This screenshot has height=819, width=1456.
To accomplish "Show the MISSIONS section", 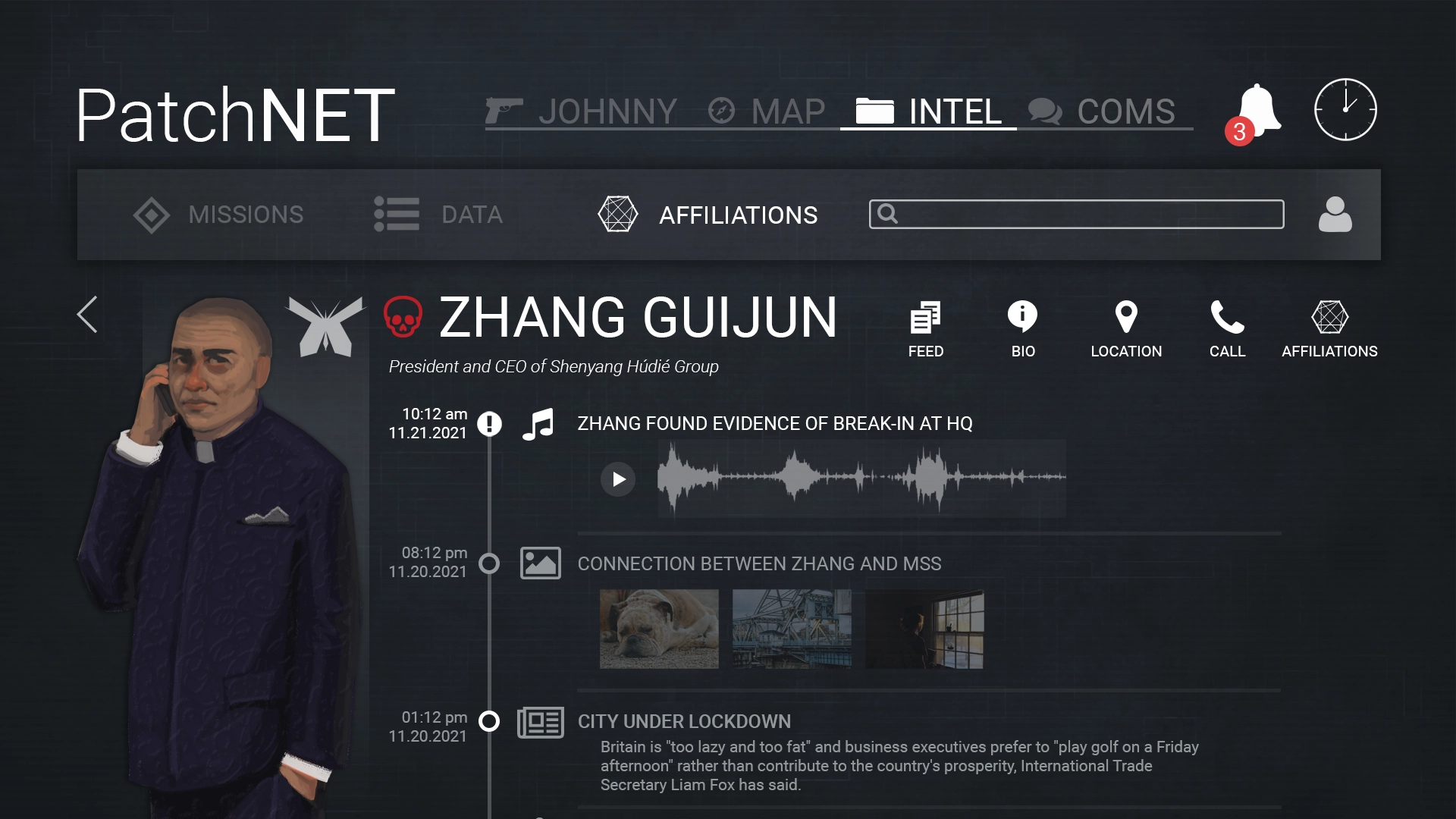I will click(x=218, y=215).
